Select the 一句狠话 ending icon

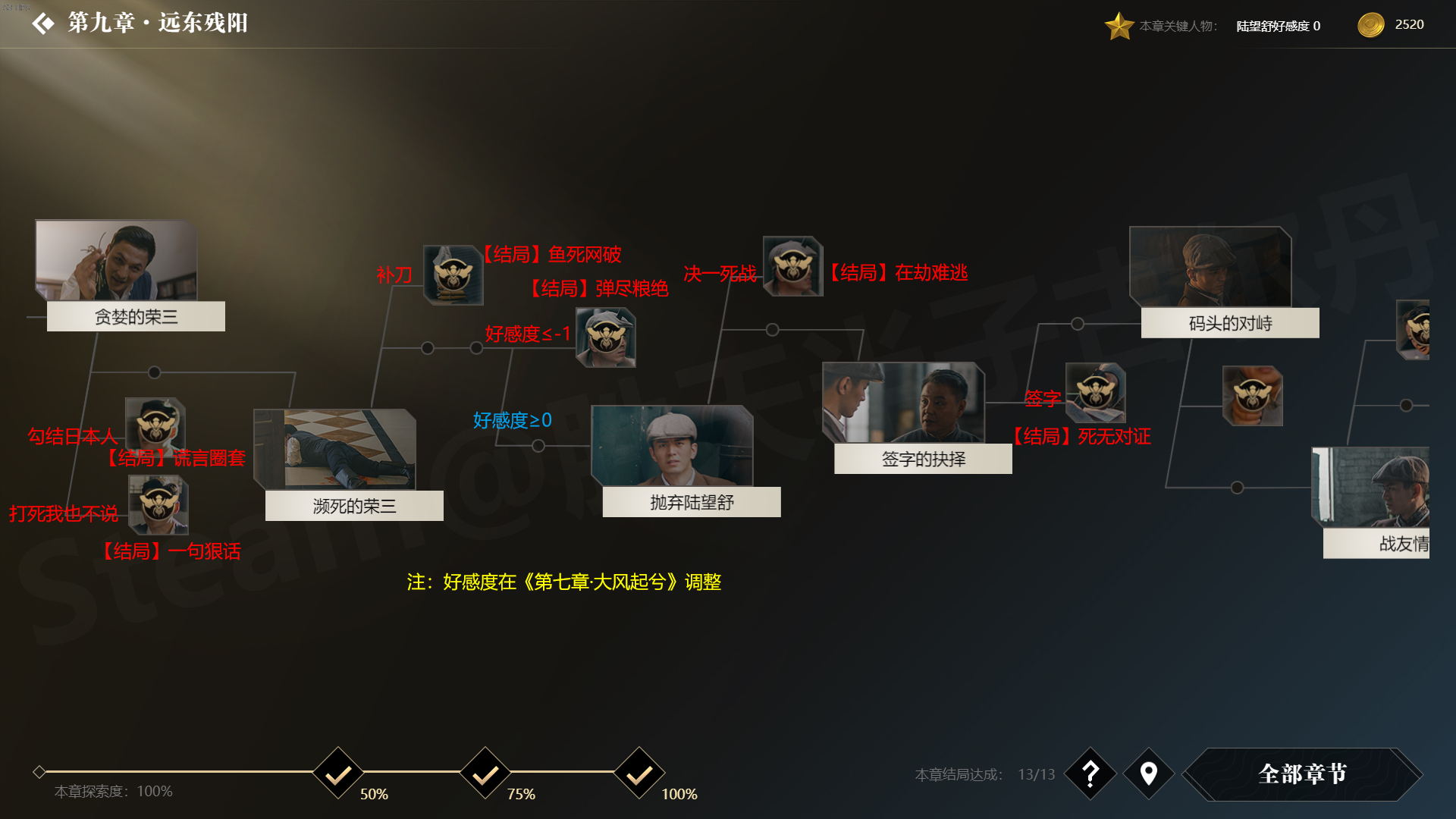click(x=158, y=505)
